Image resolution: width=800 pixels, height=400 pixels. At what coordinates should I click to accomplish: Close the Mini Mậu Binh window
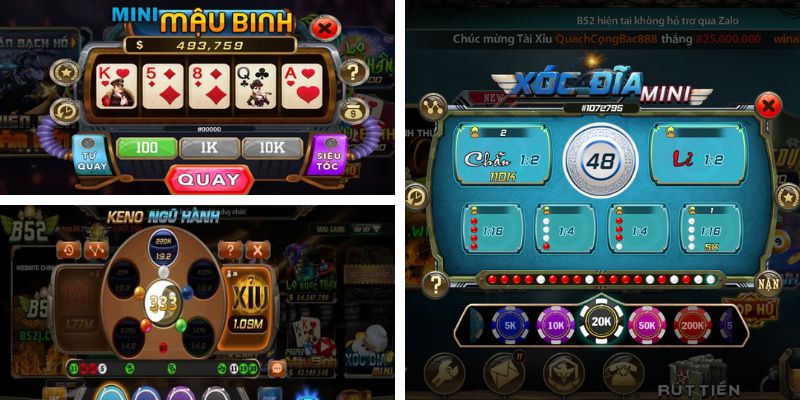click(324, 28)
